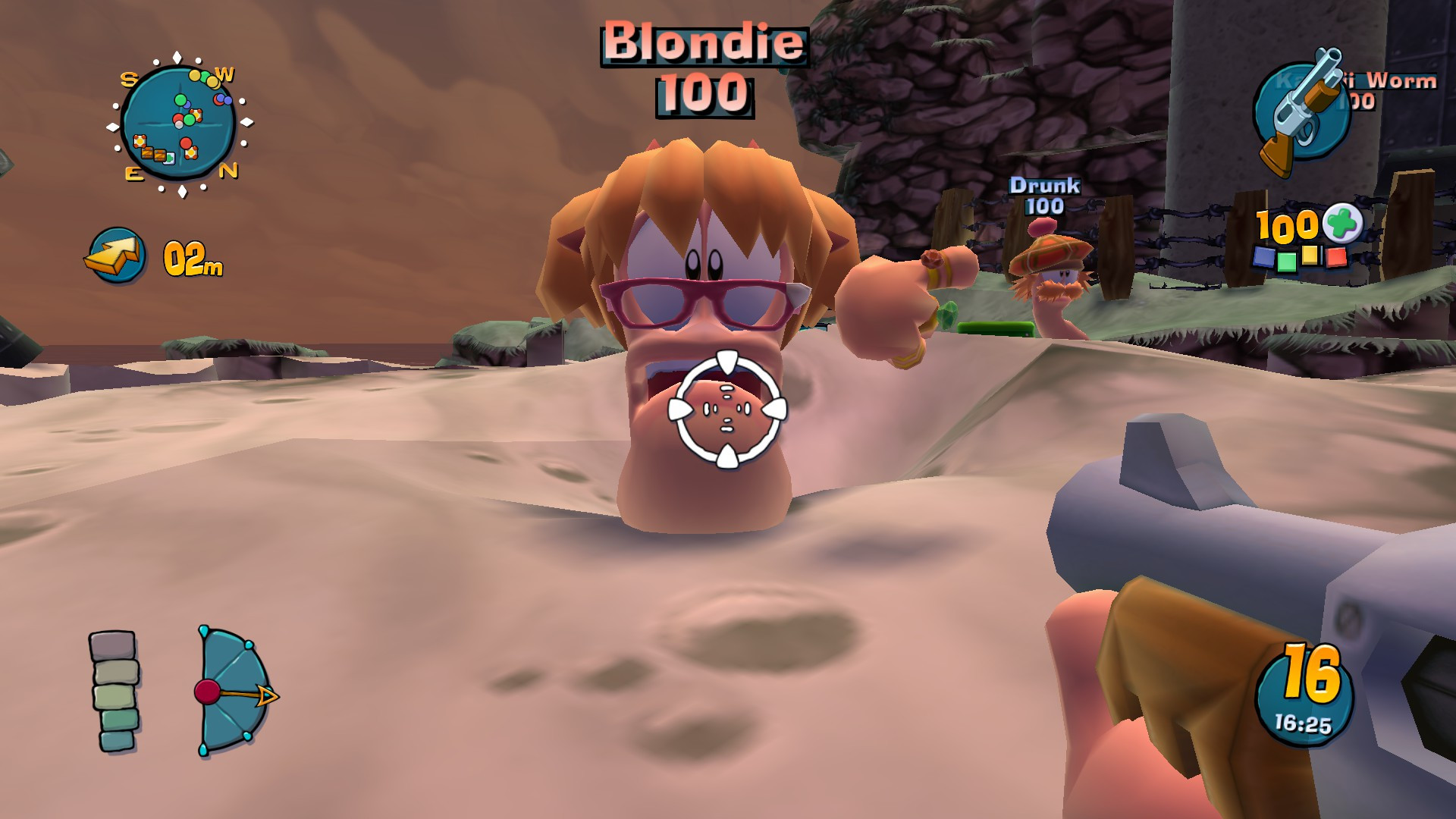Toggle the yellow team indicator square
1456x819 pixels.
tap(1310, 256)
